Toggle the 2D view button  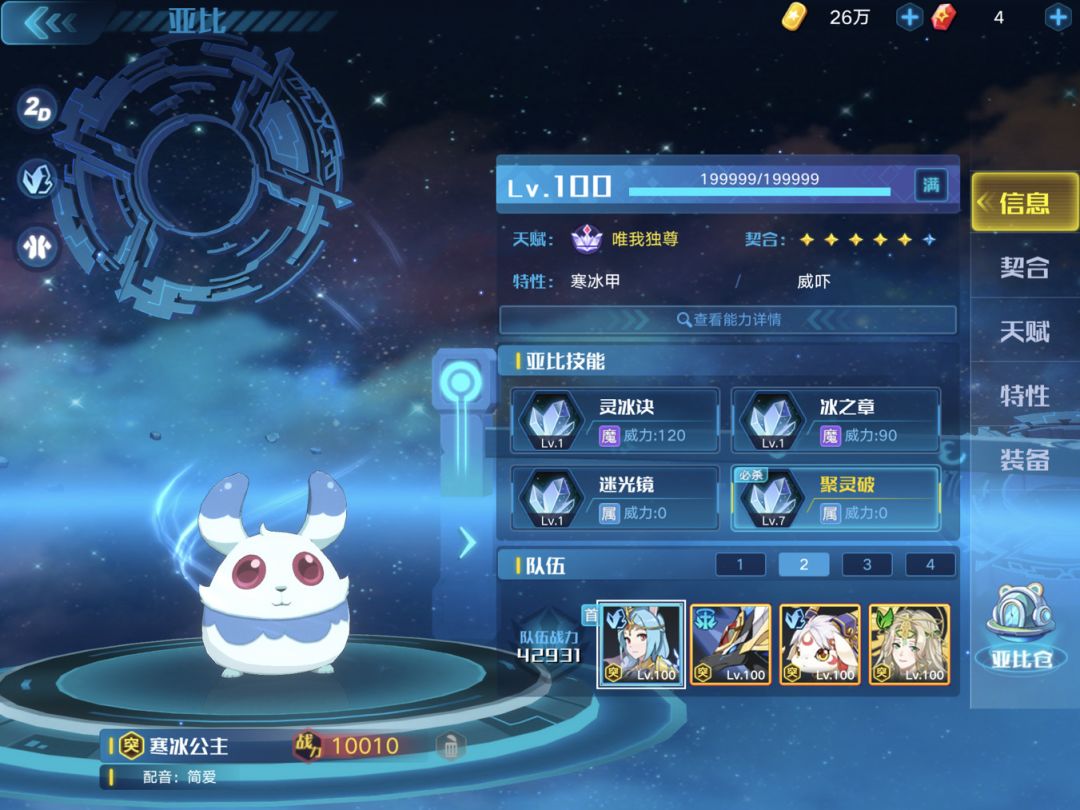pyautogui.click(x=38, y=111)
